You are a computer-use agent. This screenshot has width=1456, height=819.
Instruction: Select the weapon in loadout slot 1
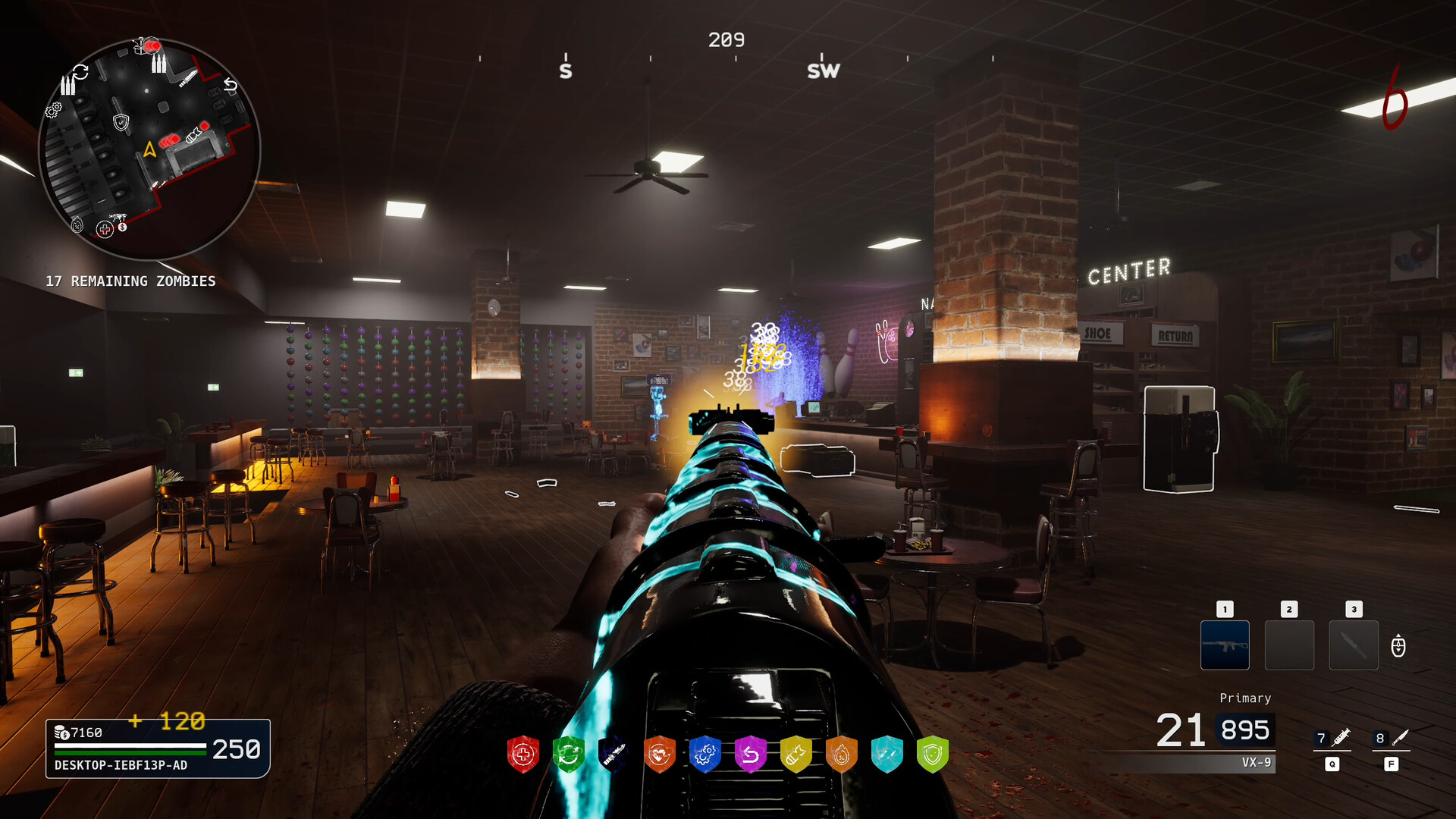[1225, 645]
